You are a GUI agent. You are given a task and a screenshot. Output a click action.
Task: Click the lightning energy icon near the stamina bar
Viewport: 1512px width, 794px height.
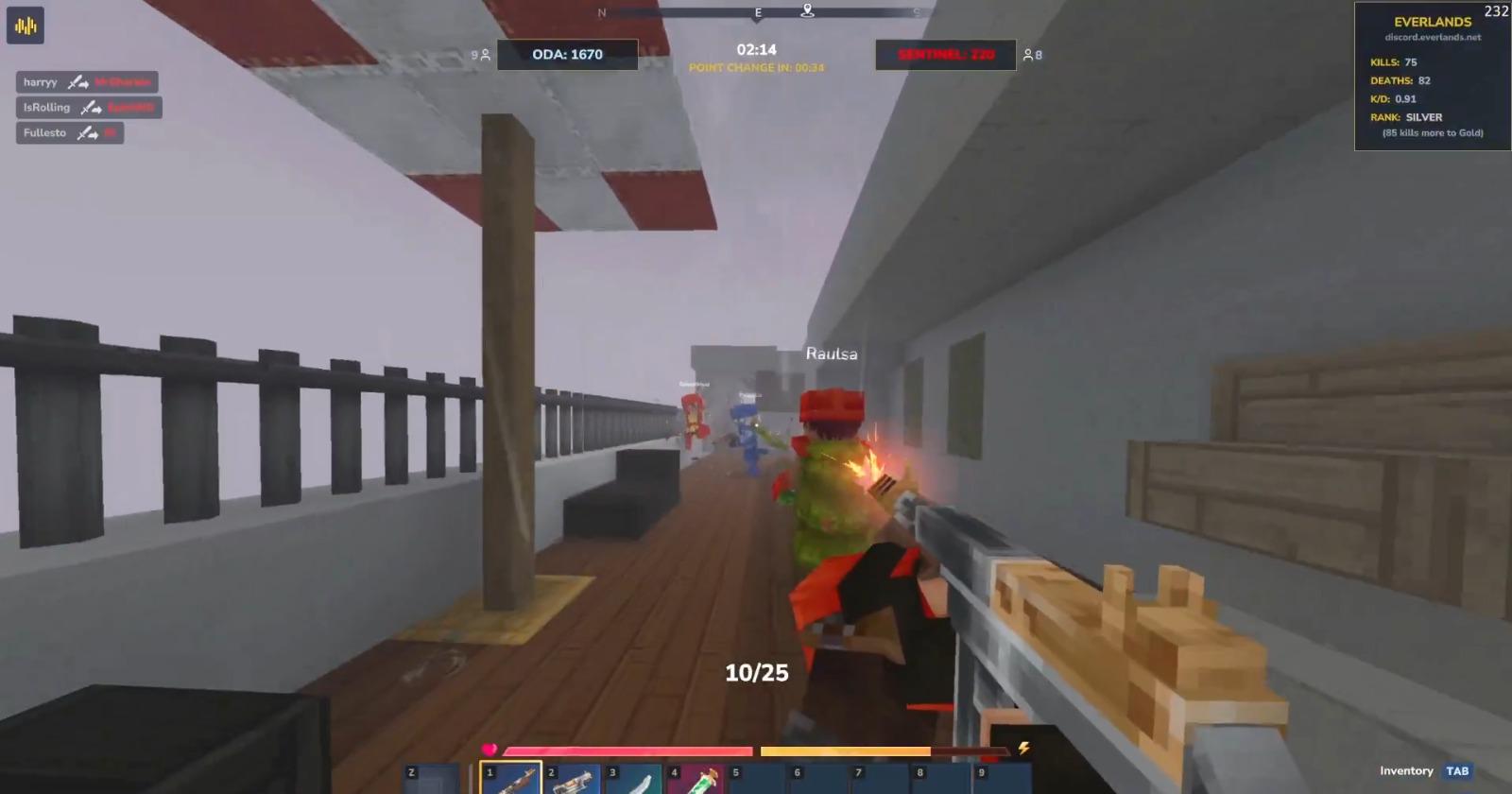click(x=1022, y=750)
